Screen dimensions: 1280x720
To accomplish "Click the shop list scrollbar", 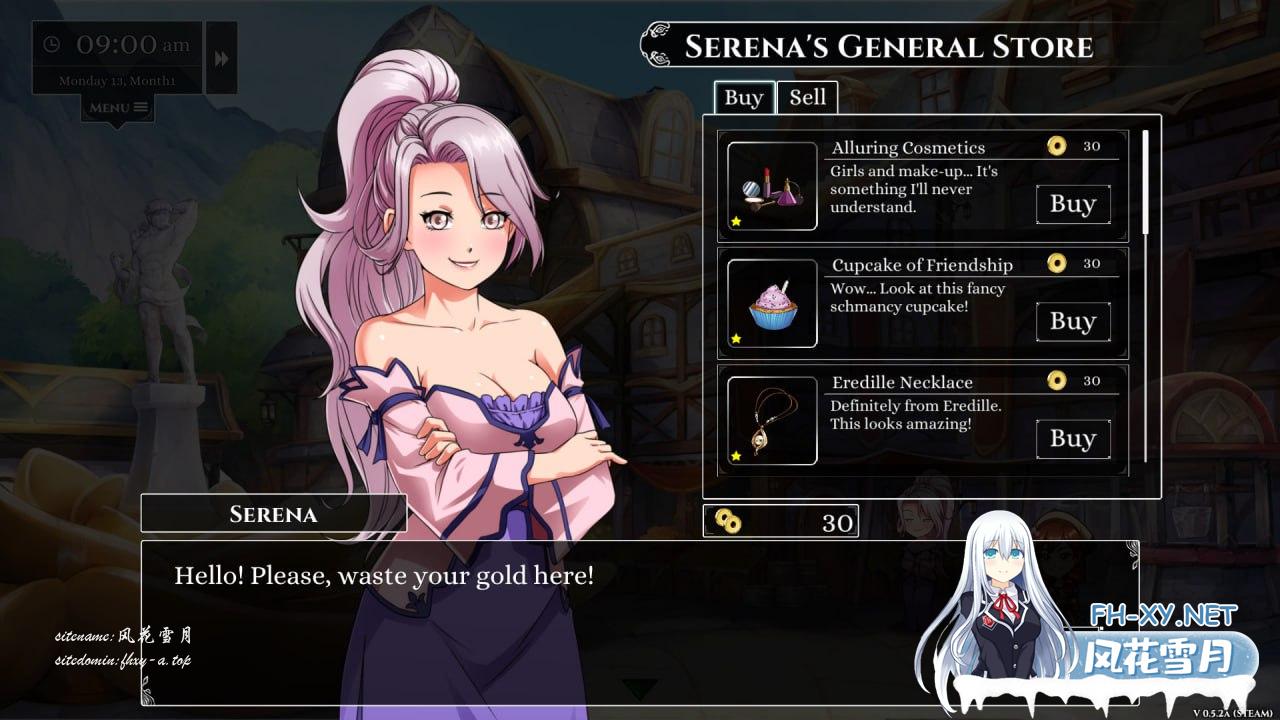I will (x=1145, y=180).
